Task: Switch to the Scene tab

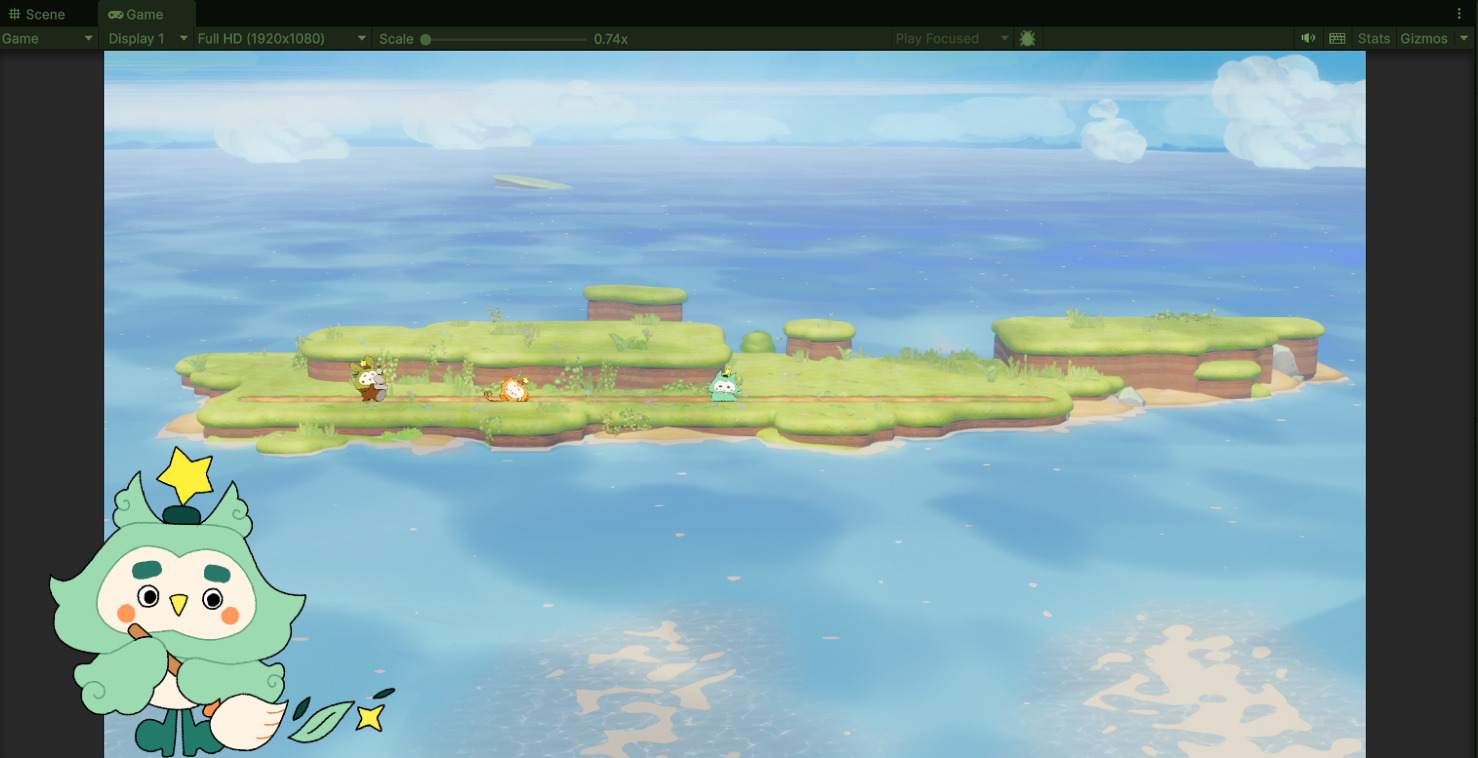Action: [38, 14]
